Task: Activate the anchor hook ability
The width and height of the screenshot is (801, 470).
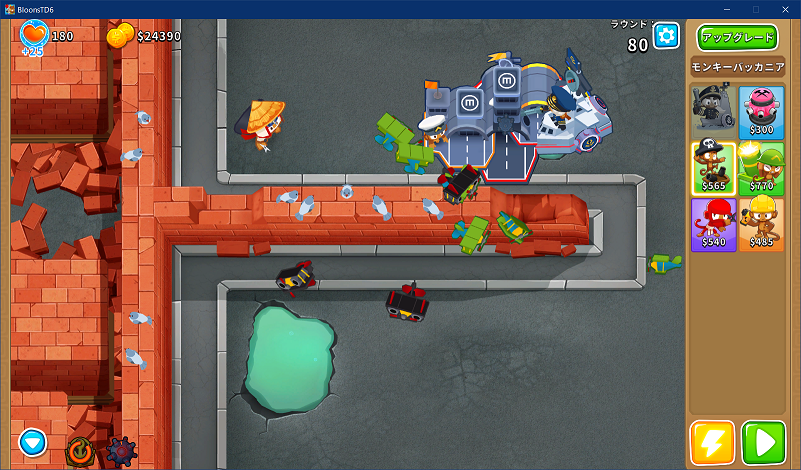Action: coord(79,451)
